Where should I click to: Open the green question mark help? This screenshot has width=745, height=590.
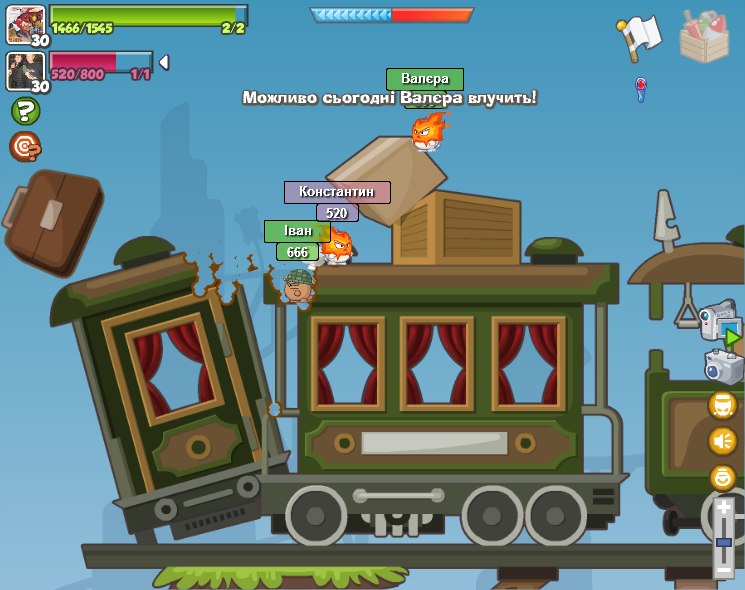(x=25, y=111)
